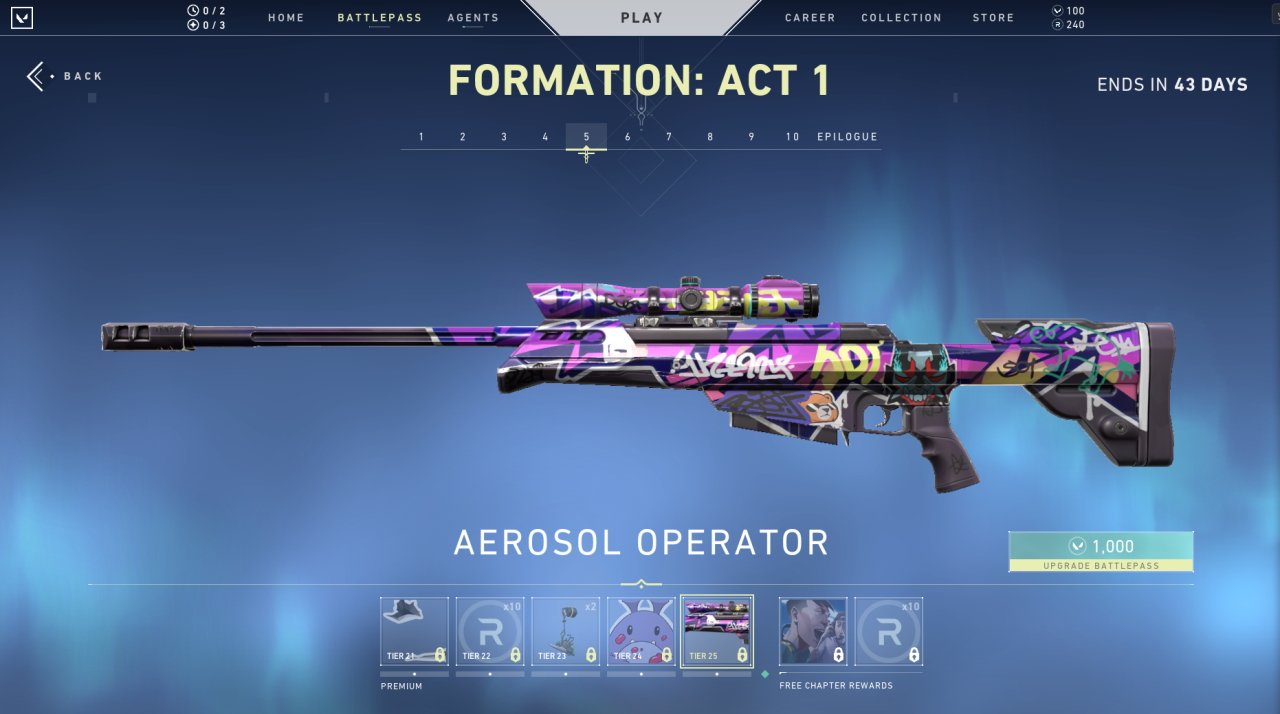Jump to chapter 6
Viewport: 1280px width, 714px height.
628,137
